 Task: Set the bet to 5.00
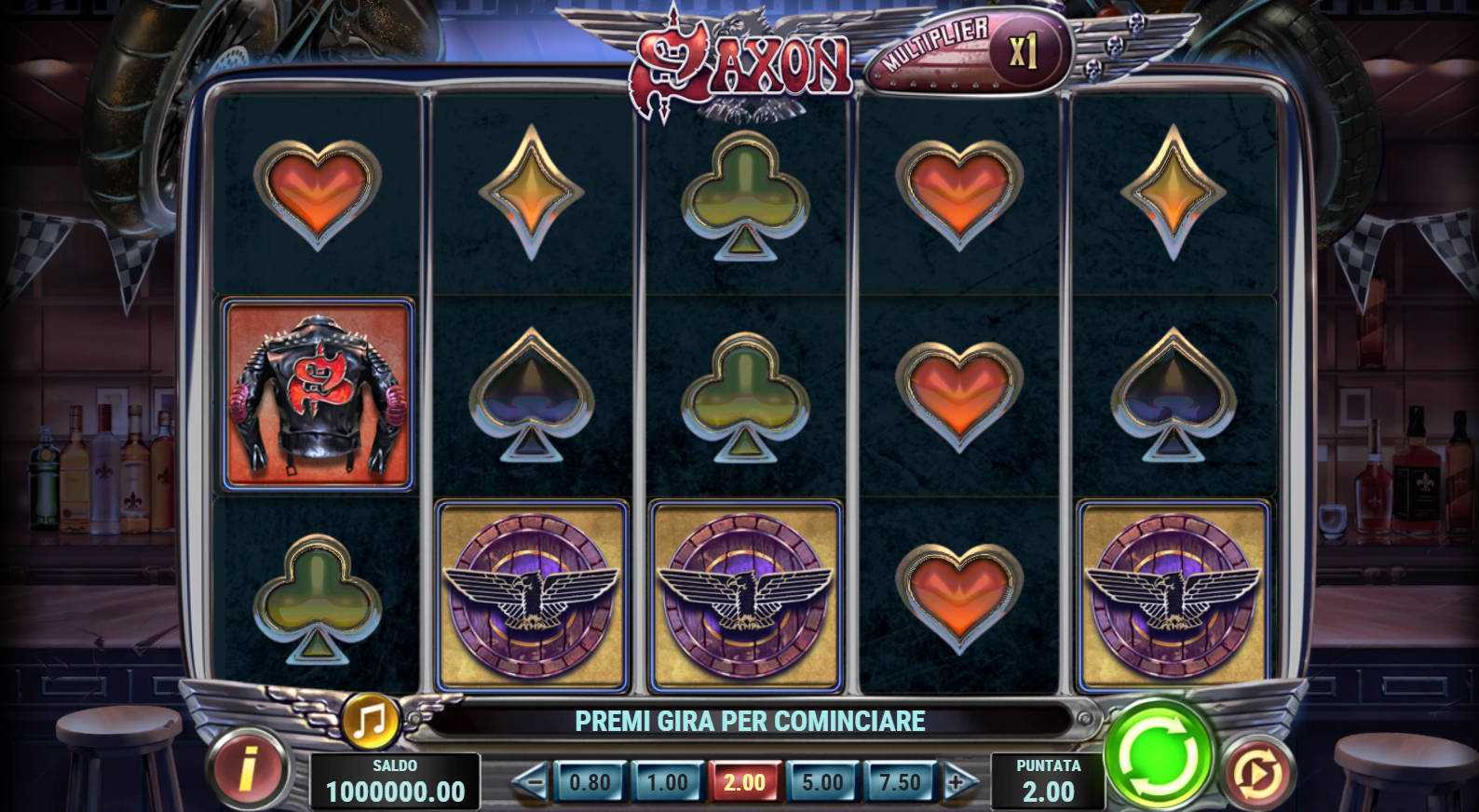point(822,782)
